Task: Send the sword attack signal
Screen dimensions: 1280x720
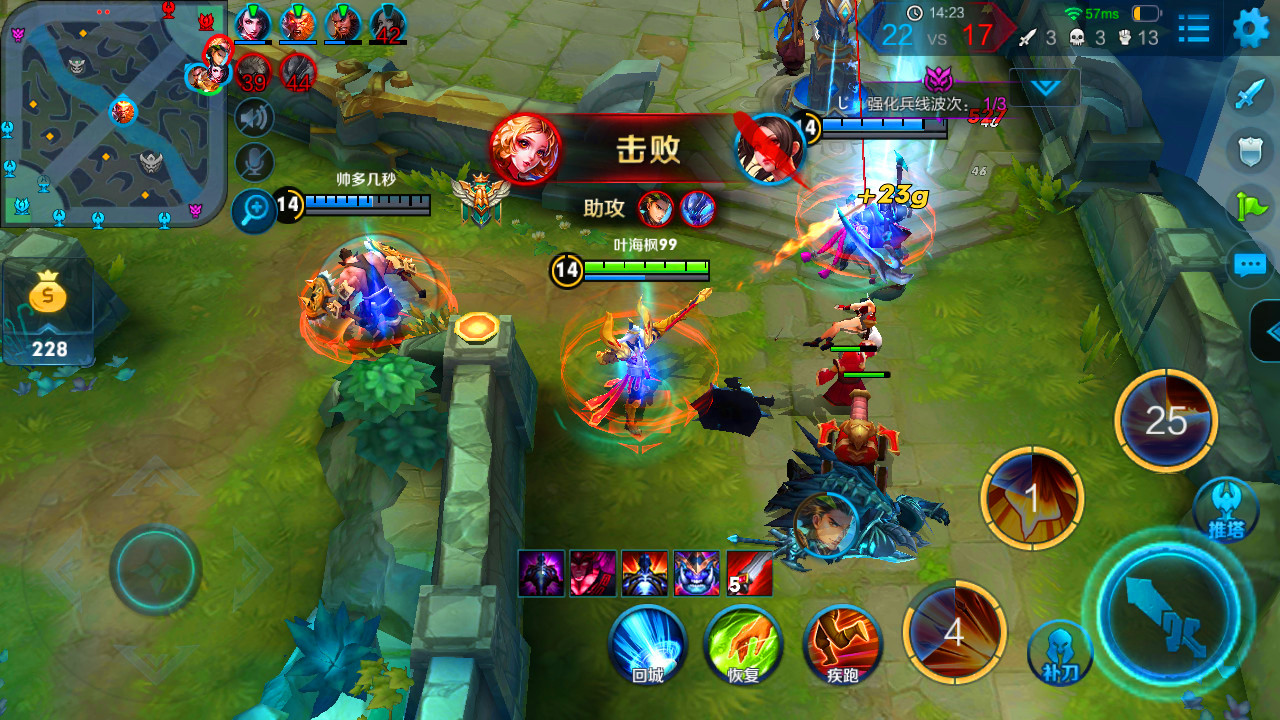Action: (x=1250, y=94)
